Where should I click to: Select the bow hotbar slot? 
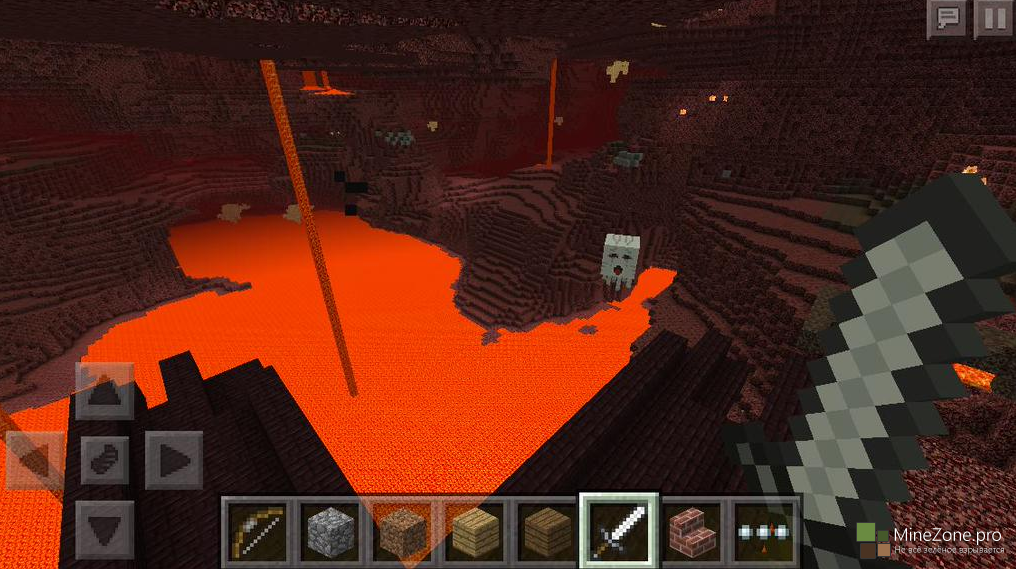pyautogui.click(x=257, y=530)
